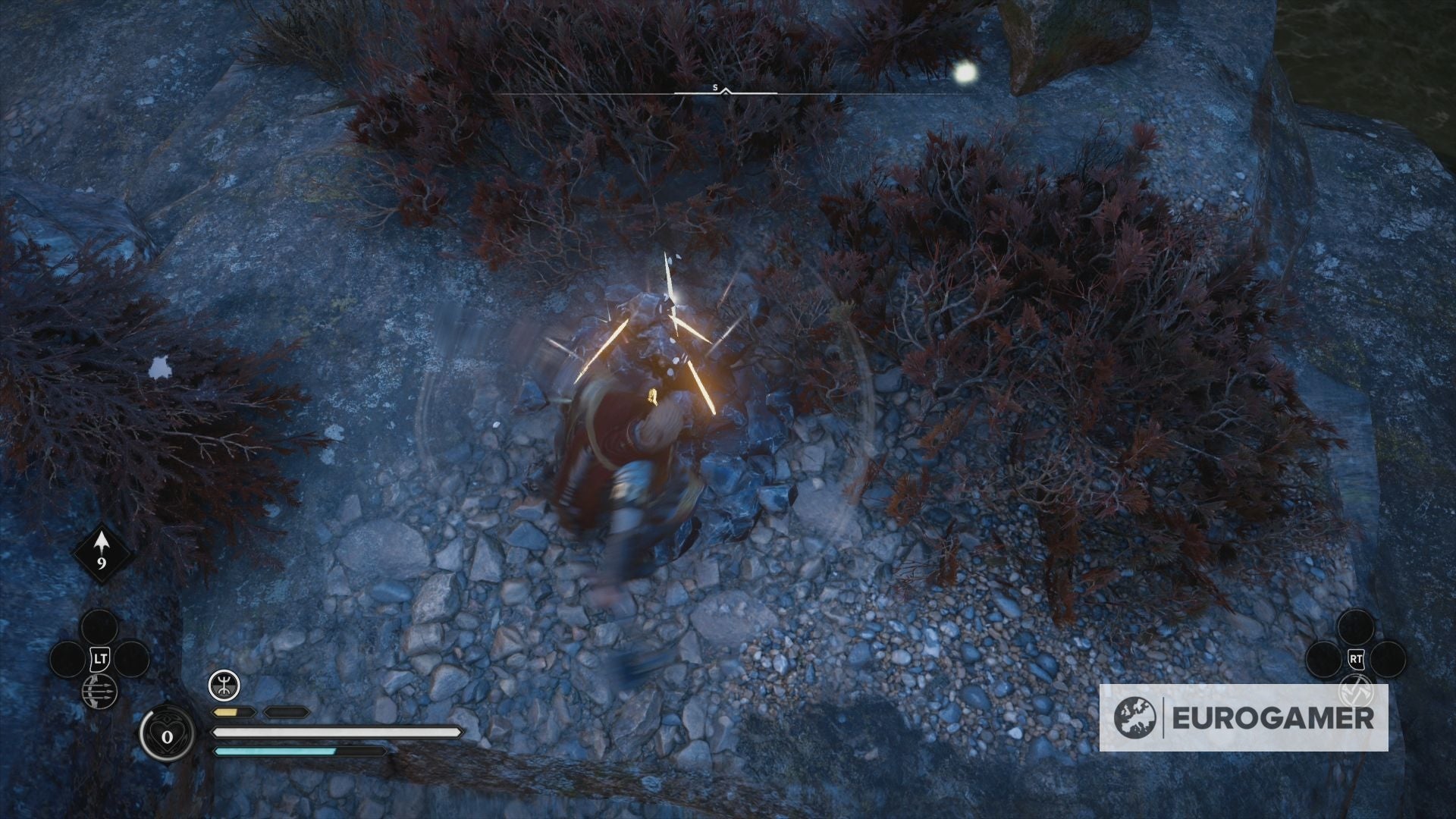The width and height of the screenshot is (1456, 819).
Task: Select the LT trigger prompt icon
Action: 100,657
